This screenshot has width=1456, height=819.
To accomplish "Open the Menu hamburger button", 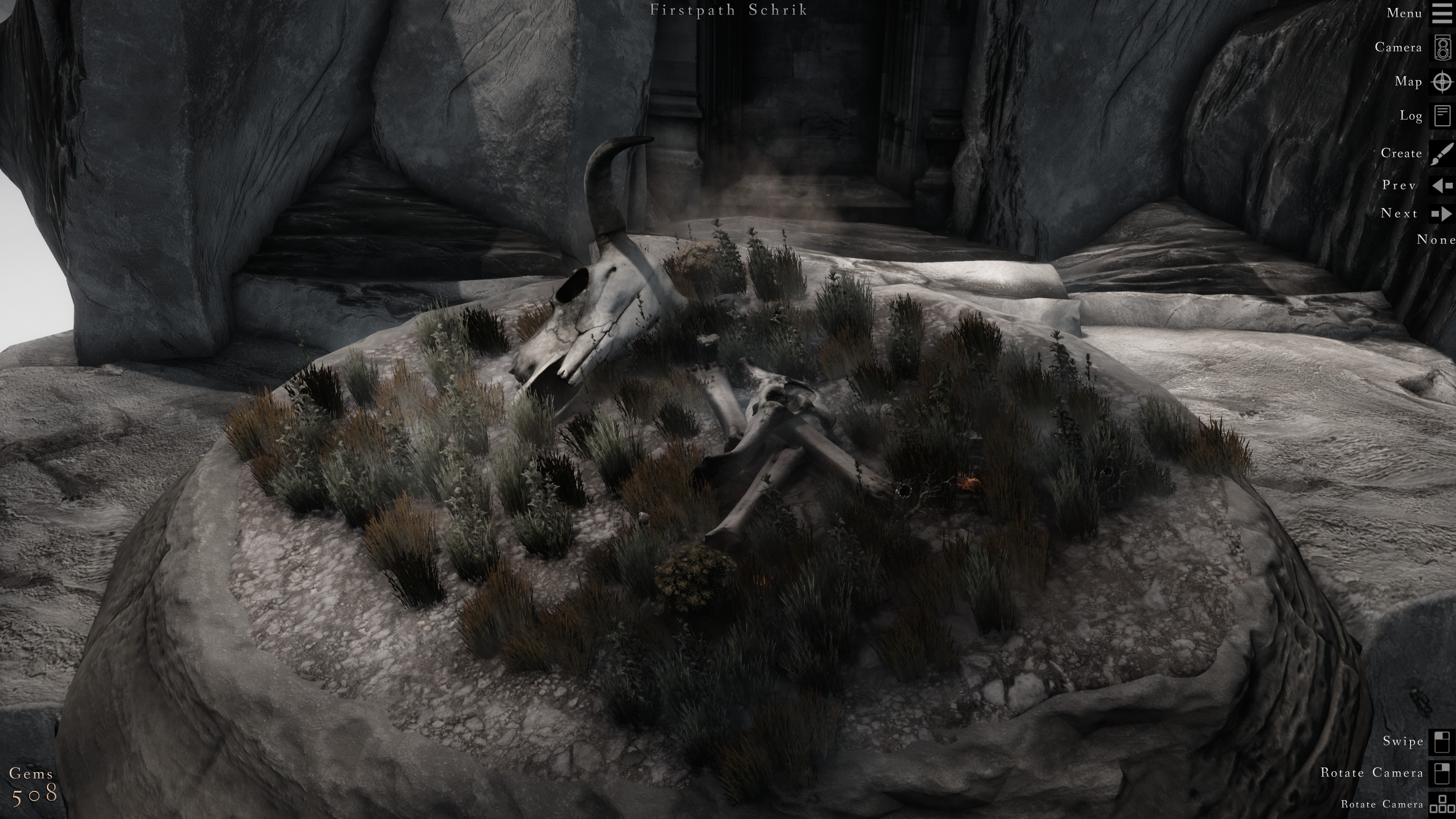I will pos(1442,14).
